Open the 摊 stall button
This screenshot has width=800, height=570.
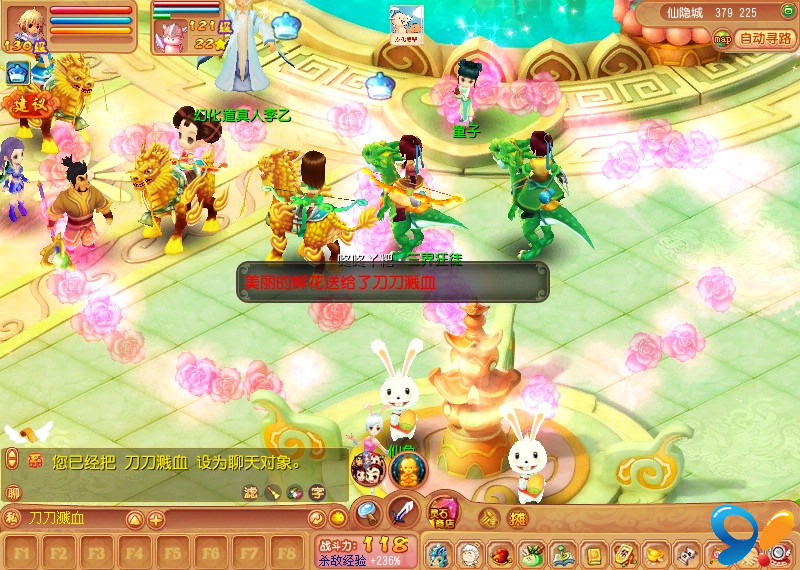point(517,518)
